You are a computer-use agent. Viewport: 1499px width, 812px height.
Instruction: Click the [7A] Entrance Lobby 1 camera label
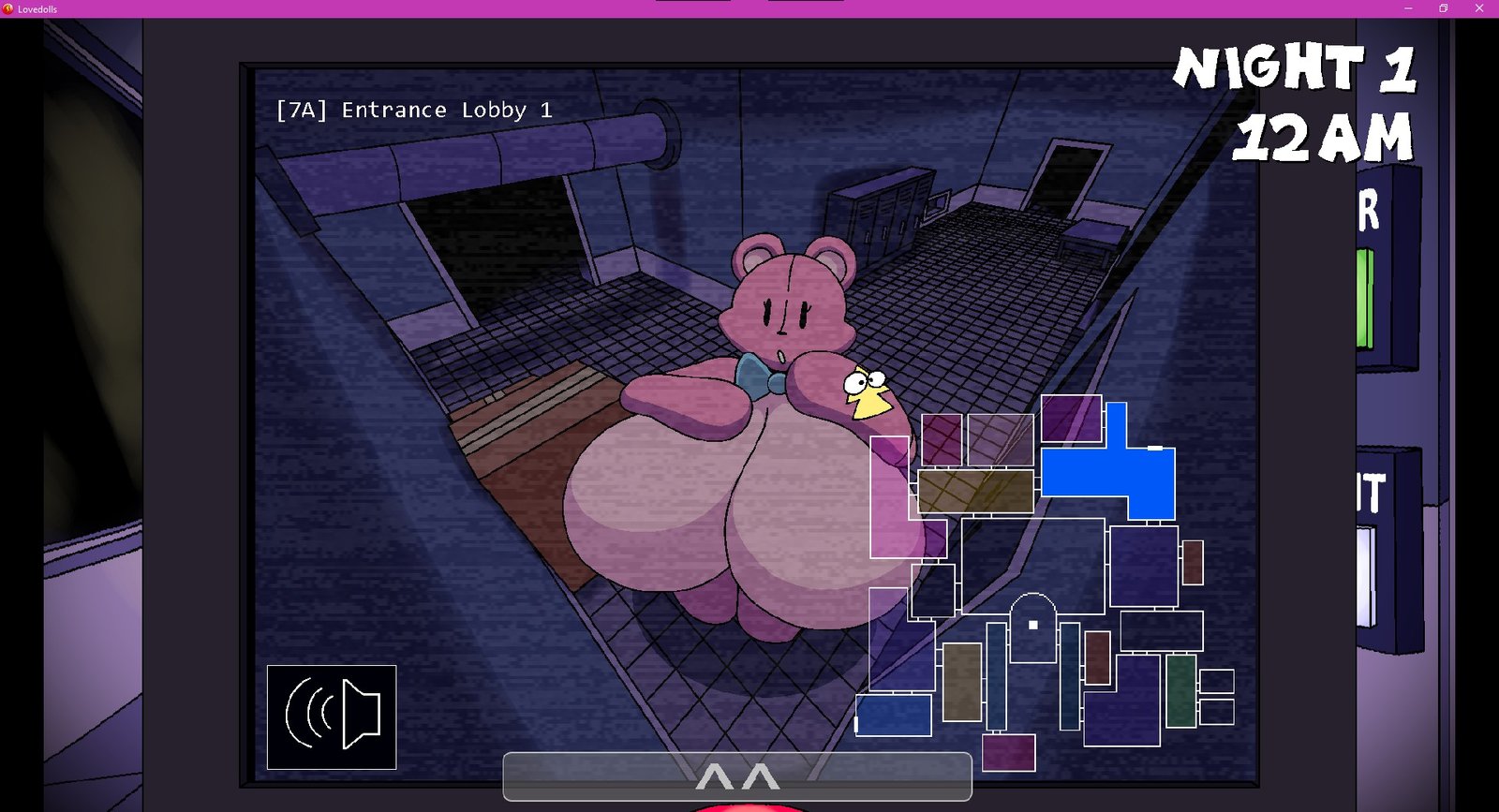pyautogui.click(x=416, y=110)
